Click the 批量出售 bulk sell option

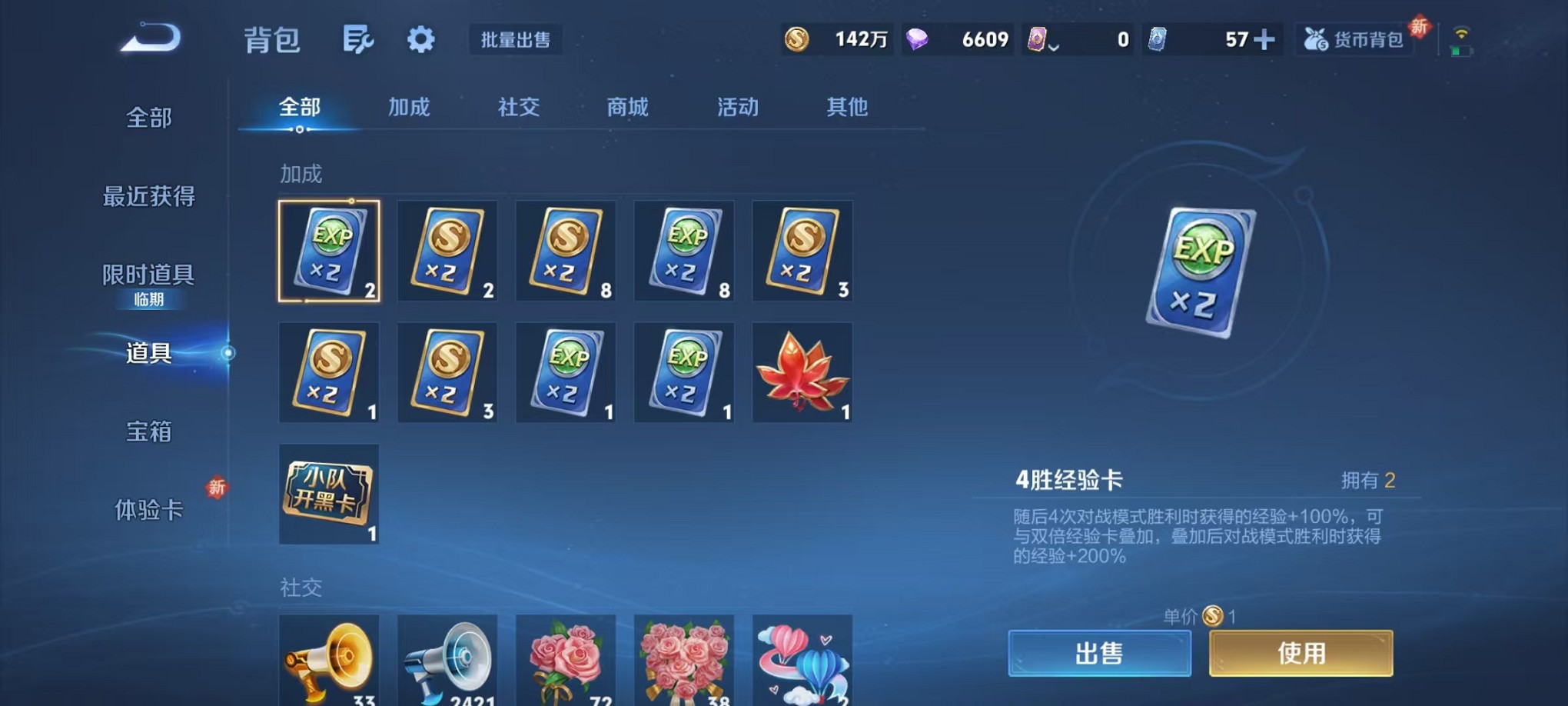[x=517, y=41]
